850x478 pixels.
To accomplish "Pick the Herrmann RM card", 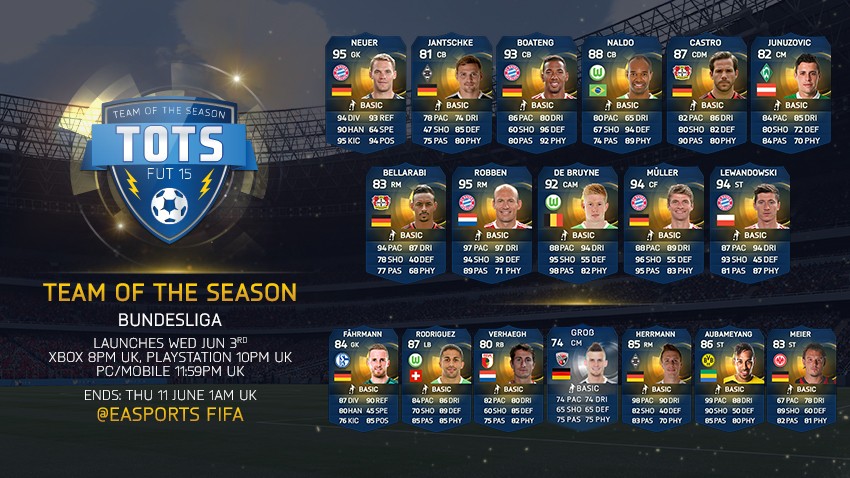I will point(655,375).
